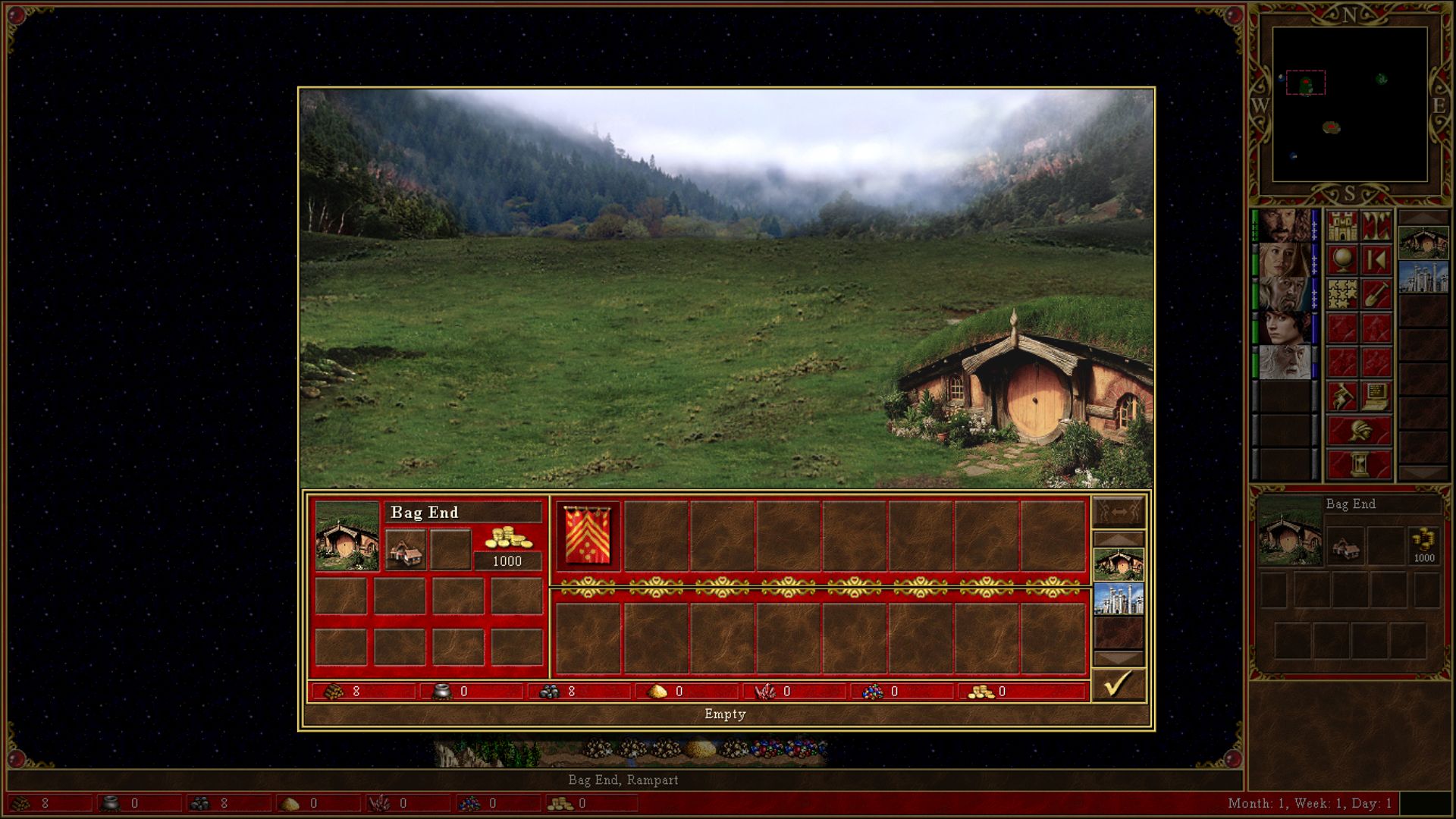Open the globe adventure options button
Screen dimensions: 1456x819
pos(1342,260)
